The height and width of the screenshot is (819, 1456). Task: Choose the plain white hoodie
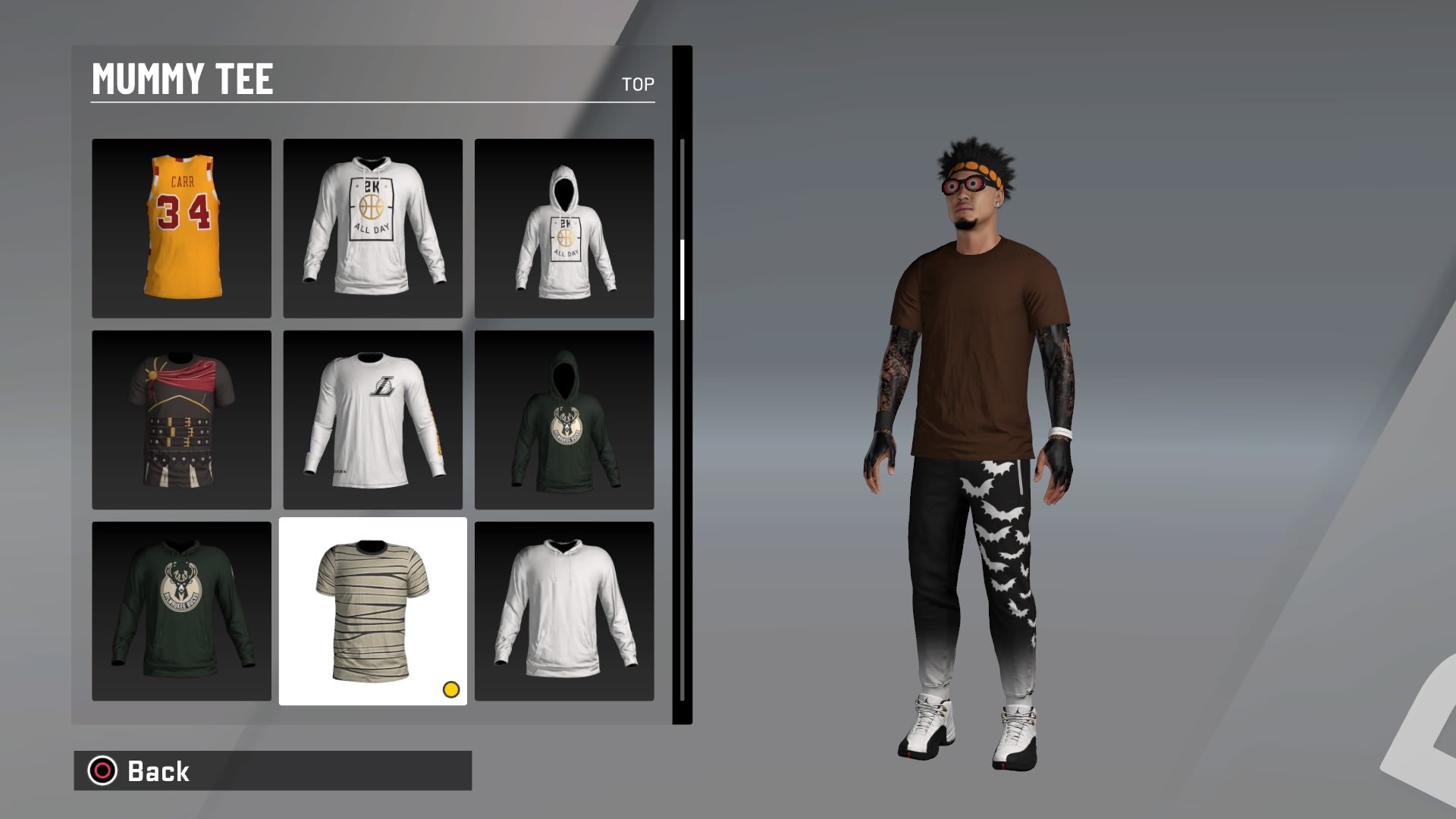[x=565, y=610]
